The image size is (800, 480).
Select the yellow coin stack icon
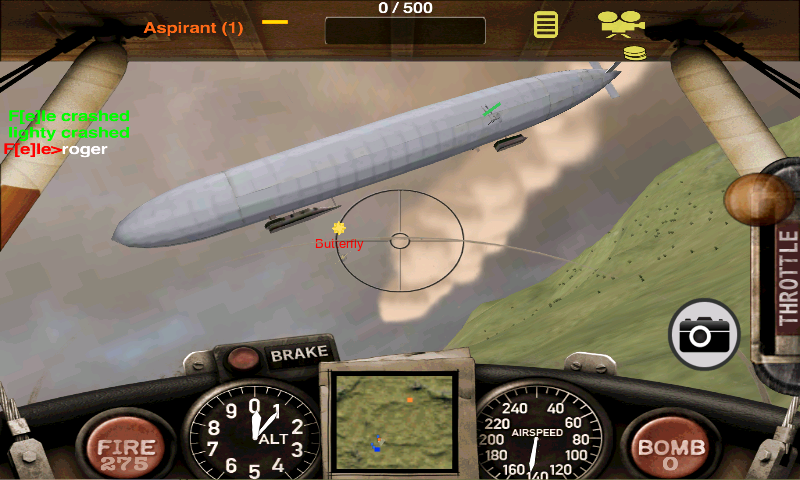tap(633, 53)
